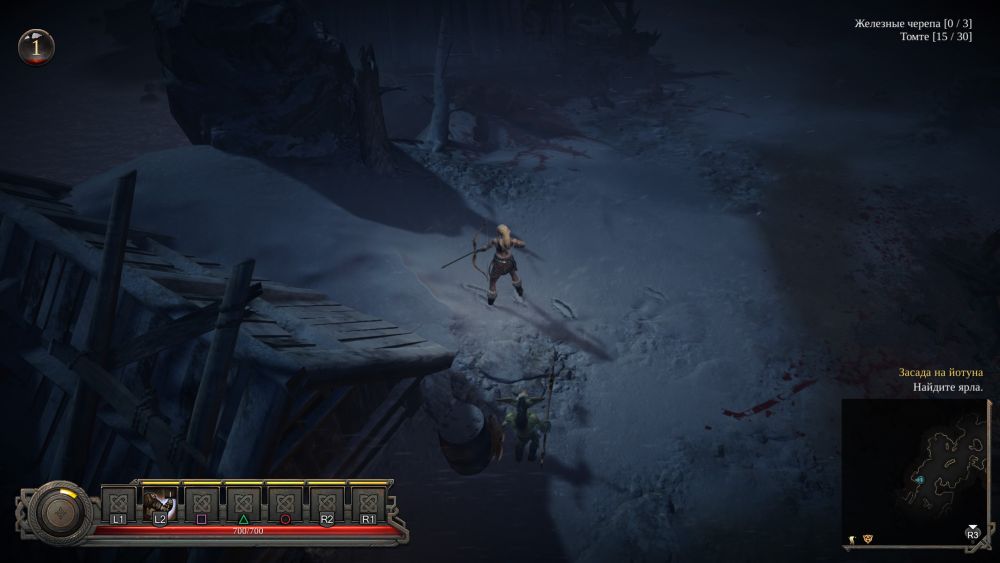The height and width of the screenshot is (563, 1000).
Task: Click the level 1 badge icon
Action: (x=37, y=46)
